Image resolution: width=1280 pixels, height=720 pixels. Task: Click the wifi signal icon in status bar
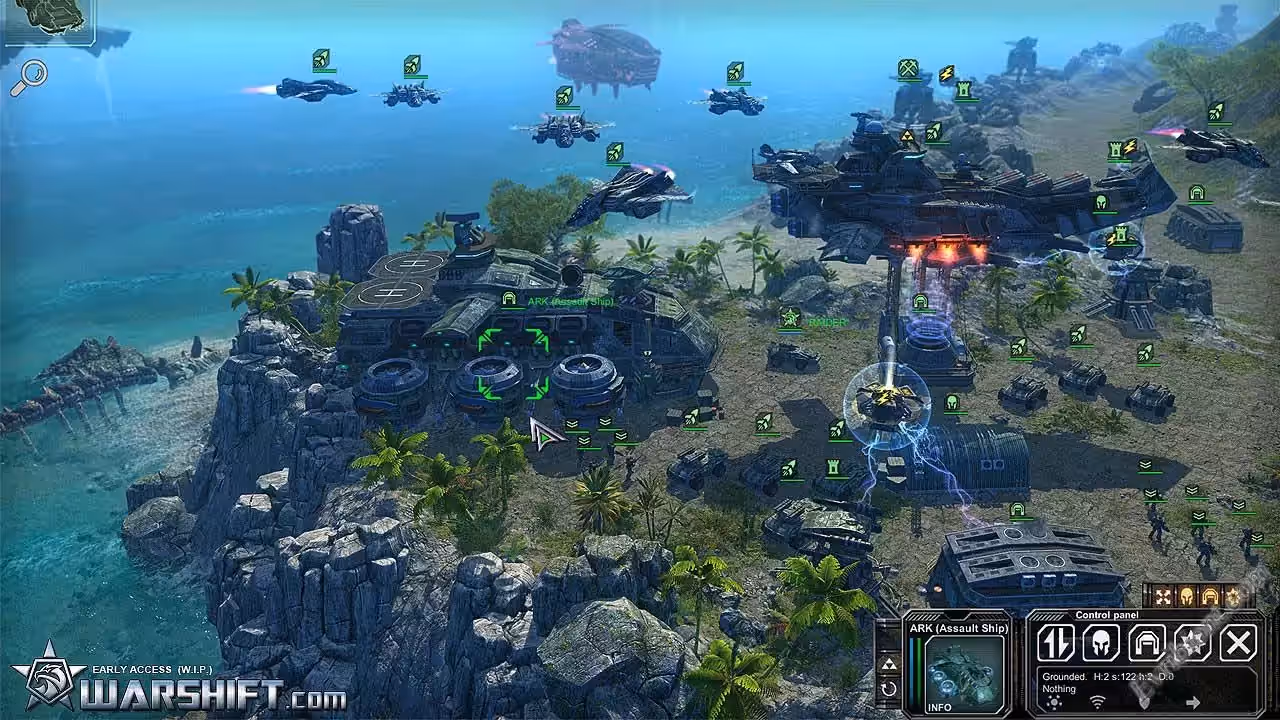[1097, 702]
